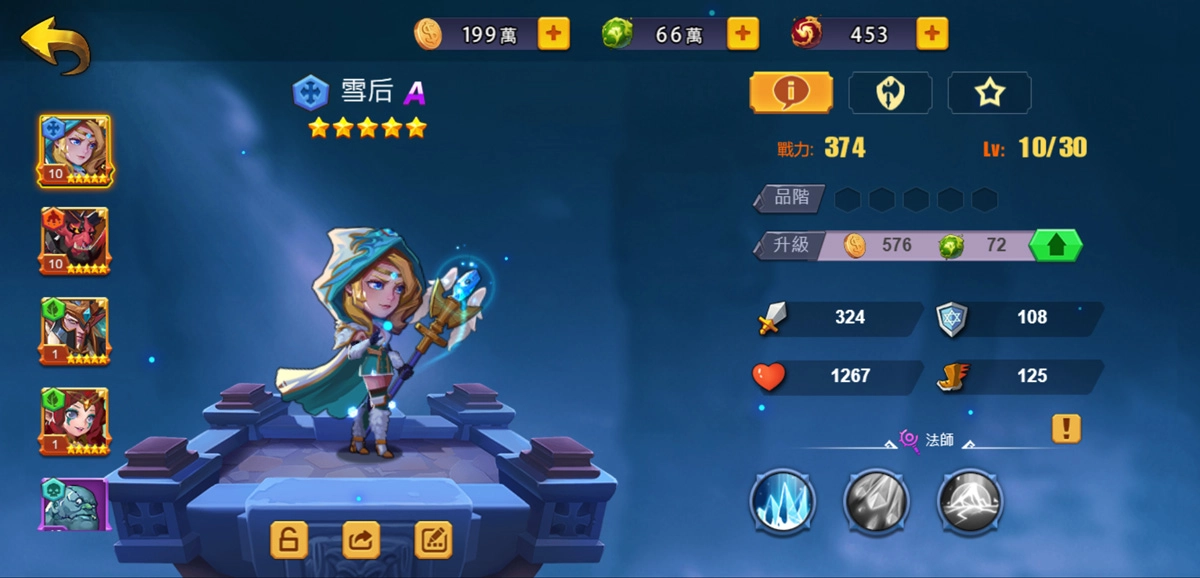Viewport: 1200px width, 578px height.
Task: Go back with the yellow arrow
Action: click(x=56, y=45)
